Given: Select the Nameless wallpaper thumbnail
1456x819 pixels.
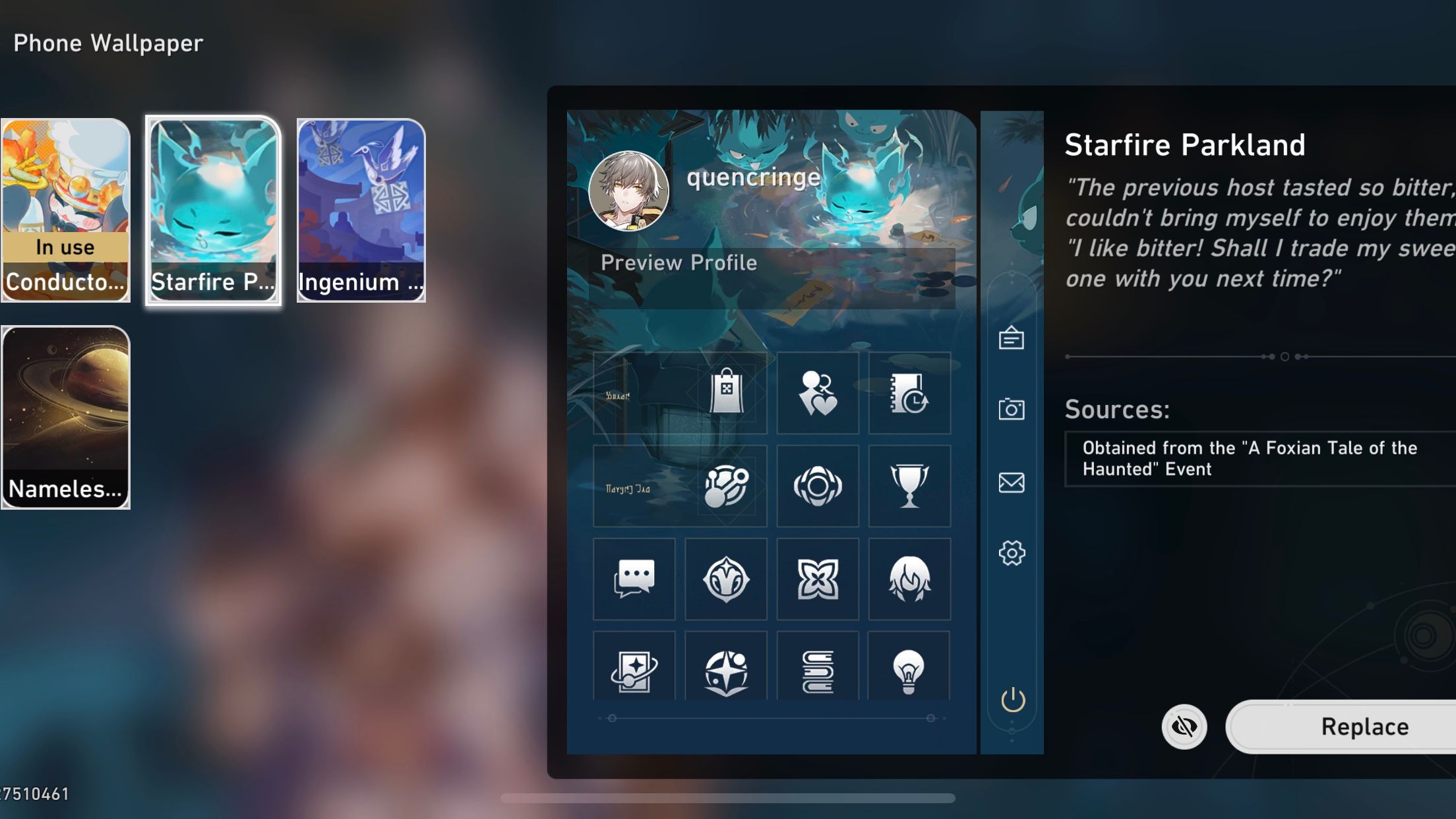Looking at the screenshot, I should (x=65, y=415).
